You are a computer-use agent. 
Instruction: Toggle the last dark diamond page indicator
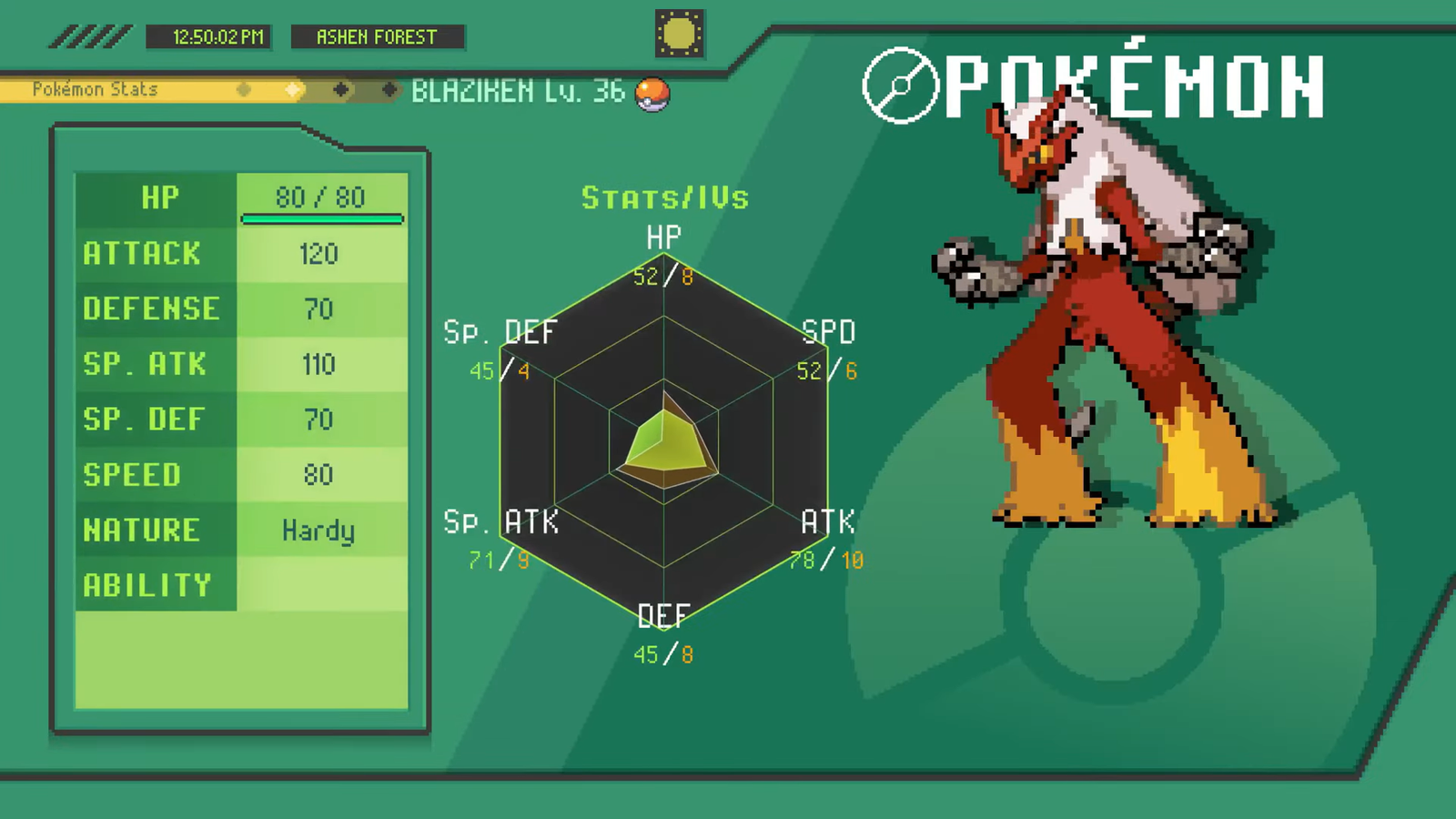point(391,90)
